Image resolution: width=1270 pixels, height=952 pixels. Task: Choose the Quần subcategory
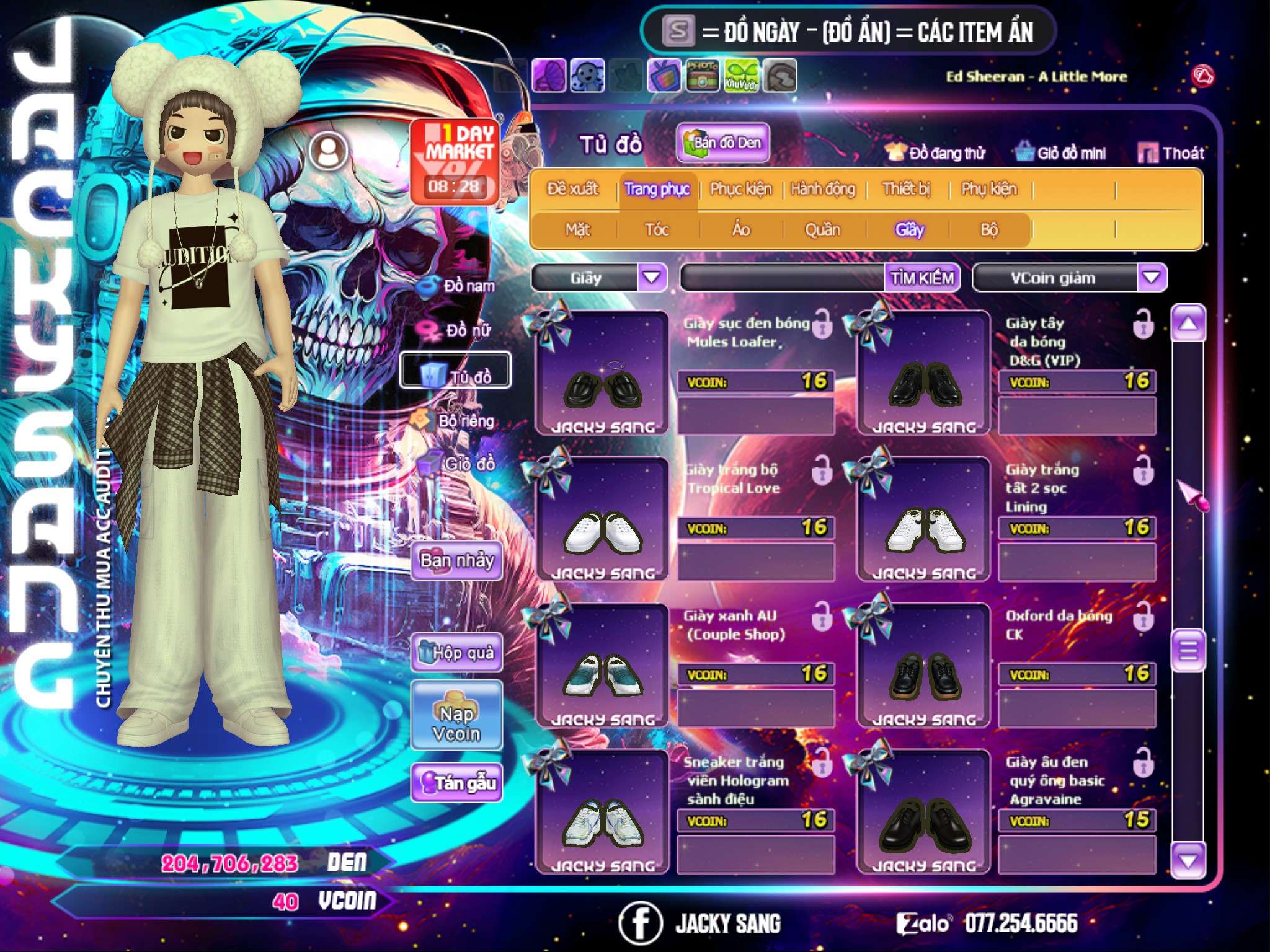tap(823, 230)
